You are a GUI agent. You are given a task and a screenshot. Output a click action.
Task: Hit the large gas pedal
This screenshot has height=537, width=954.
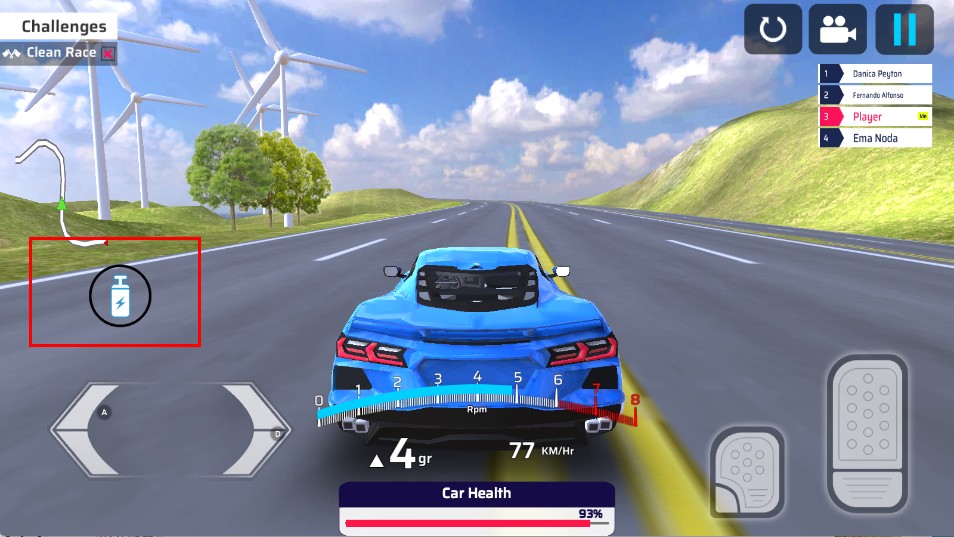pos(867,432)
